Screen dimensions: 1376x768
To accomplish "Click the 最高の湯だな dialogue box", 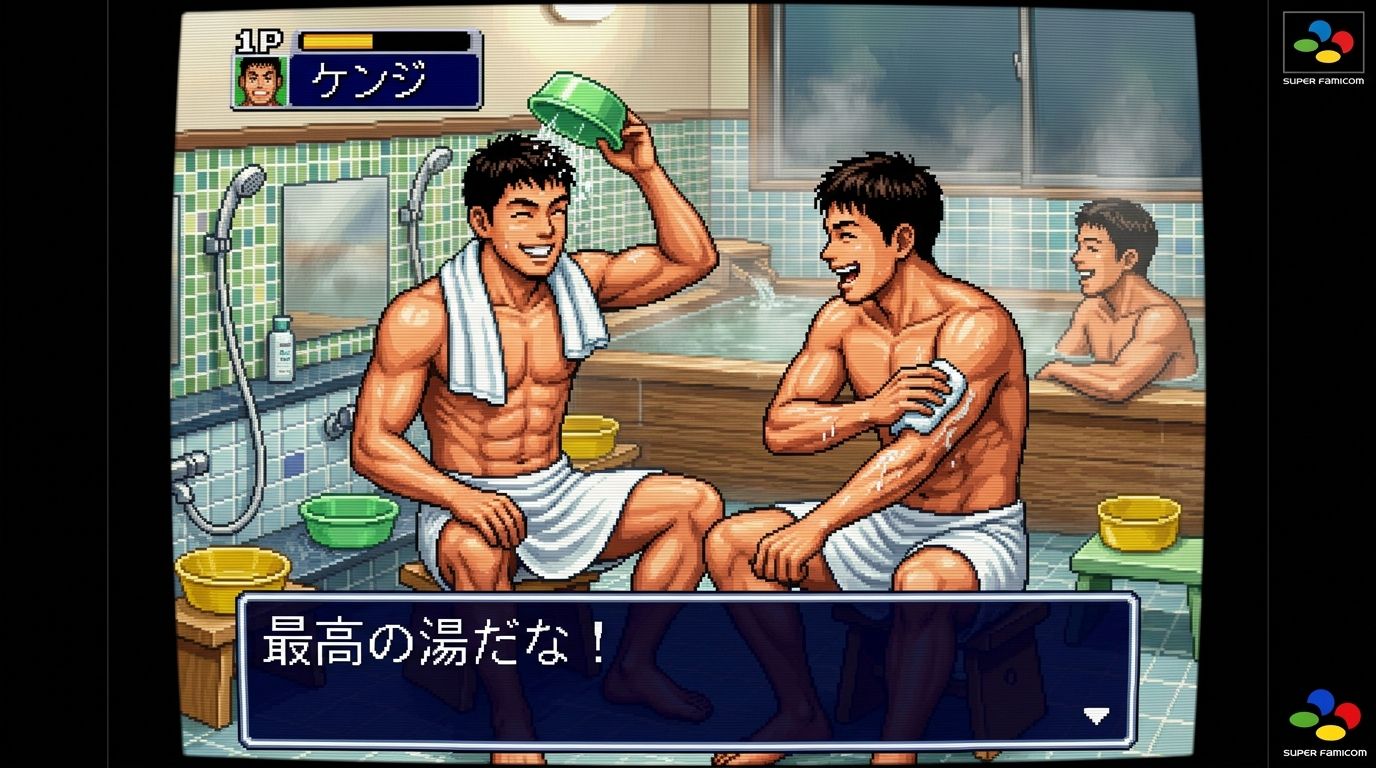I will (x=687, y=670).
